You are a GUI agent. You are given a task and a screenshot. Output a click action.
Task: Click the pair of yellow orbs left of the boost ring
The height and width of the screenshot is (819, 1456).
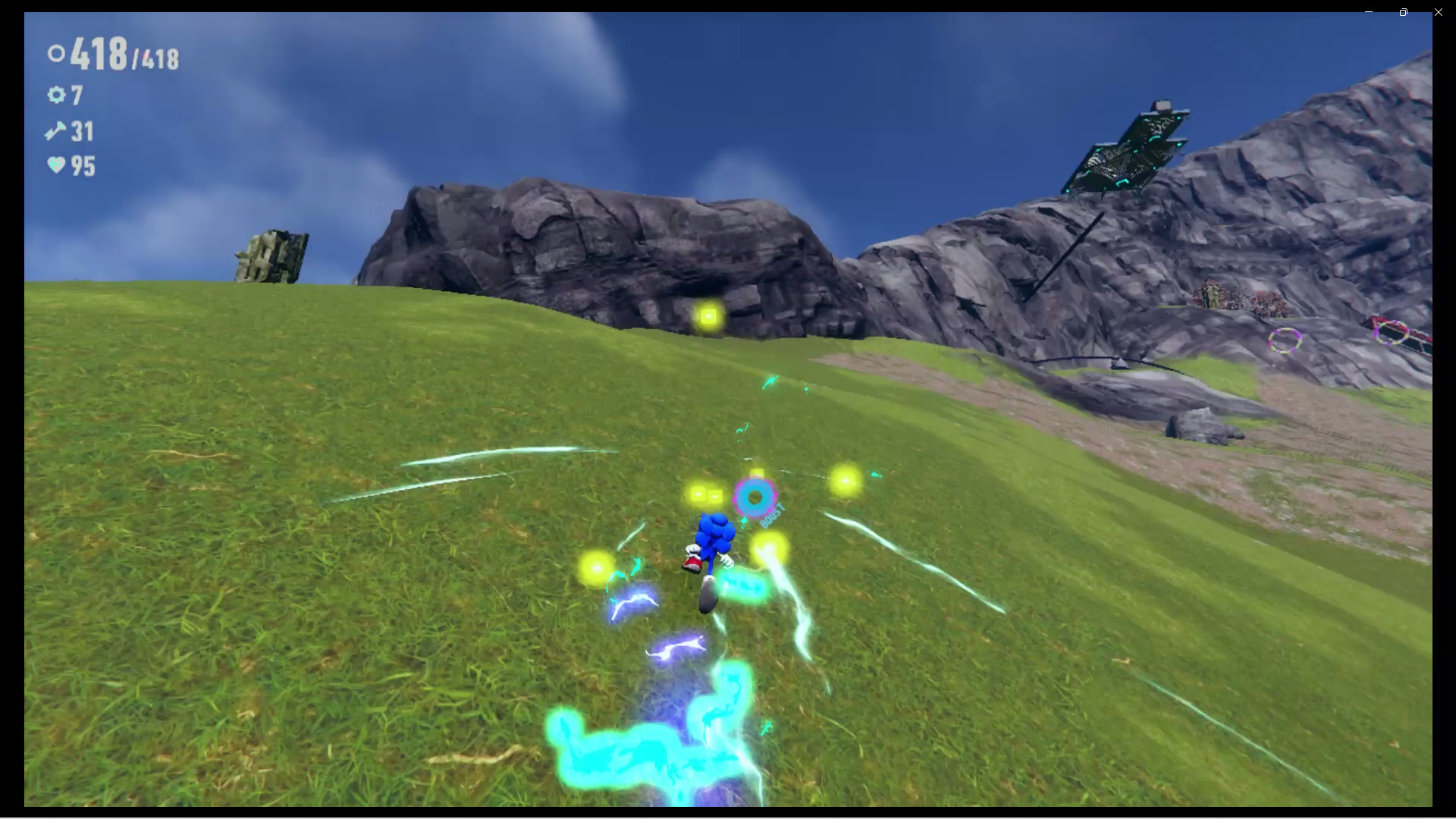[x=705, y=493]
